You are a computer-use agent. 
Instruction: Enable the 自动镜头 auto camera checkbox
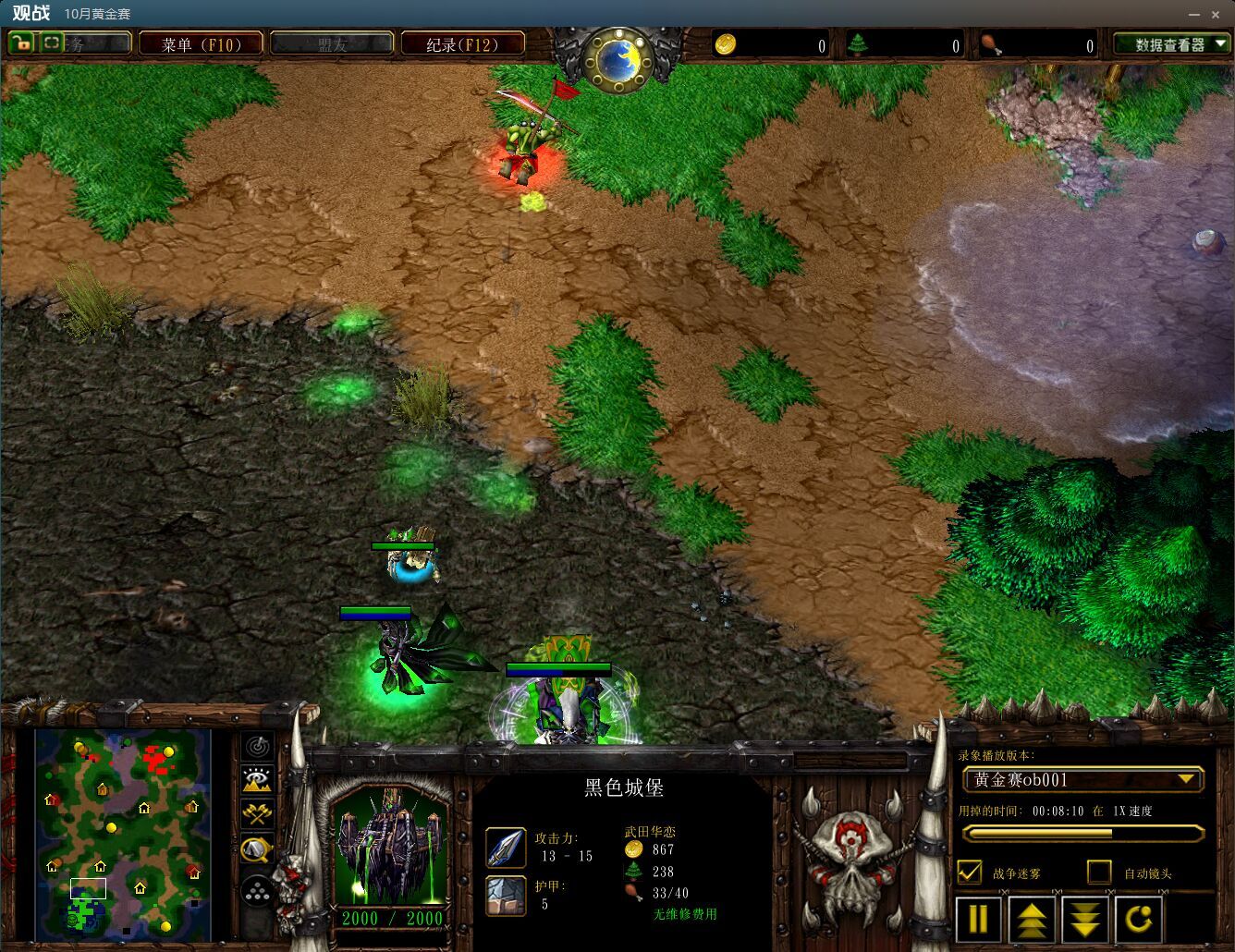click(x=1099, y=872)
